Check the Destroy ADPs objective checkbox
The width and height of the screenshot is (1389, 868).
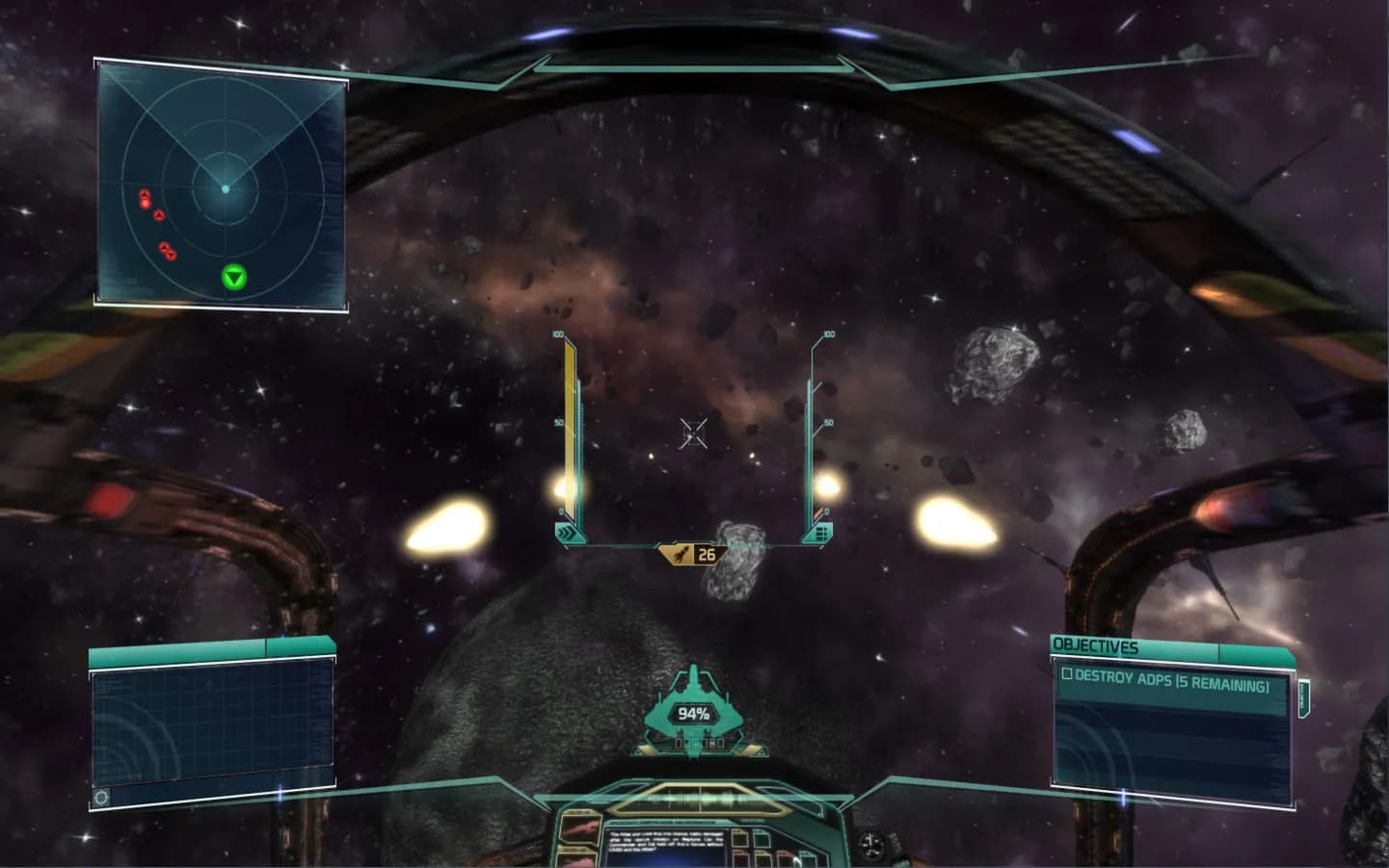(1067, 674)
